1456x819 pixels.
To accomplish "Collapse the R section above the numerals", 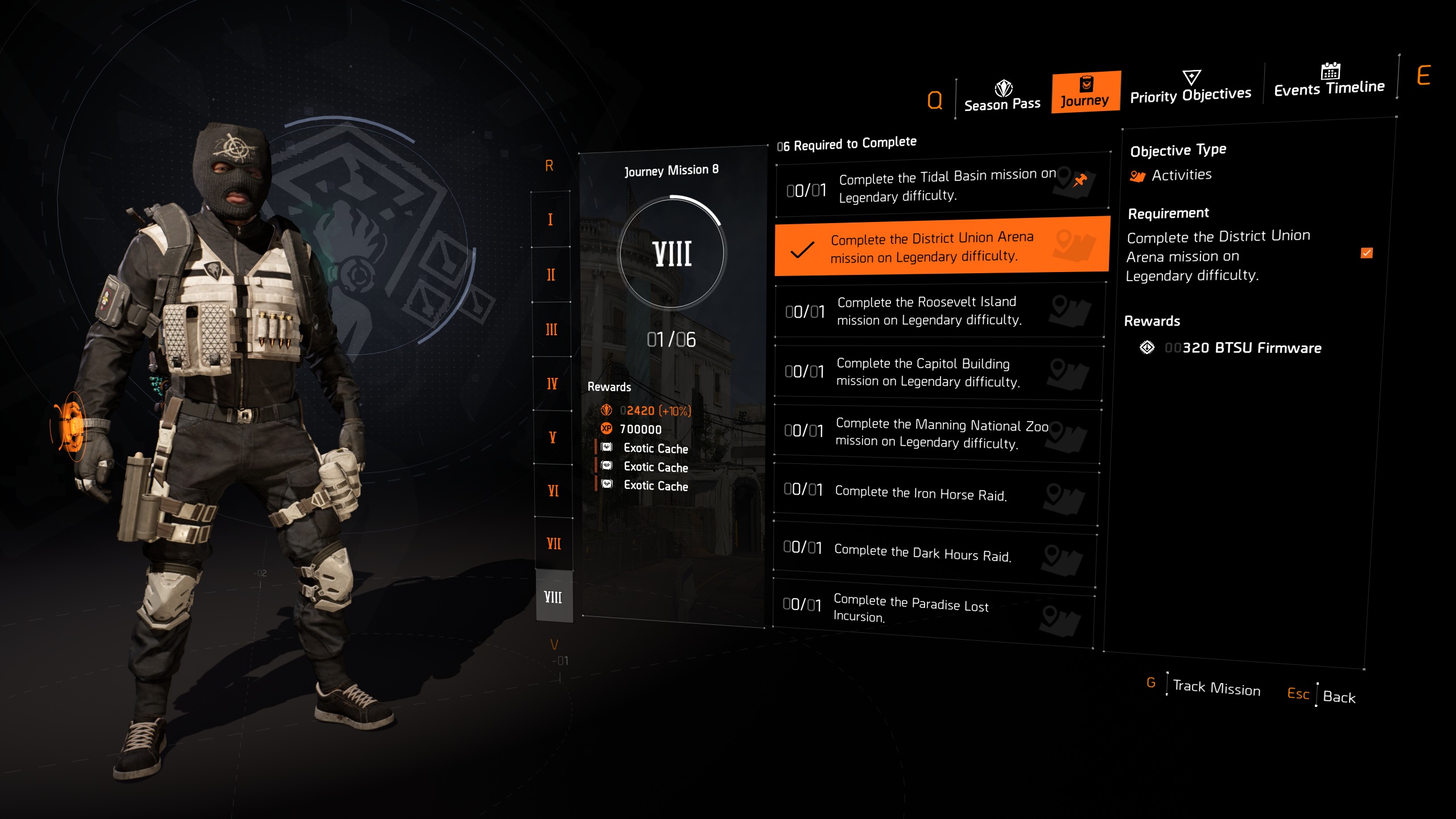I will pyautogui.click(x=548, y=165).
